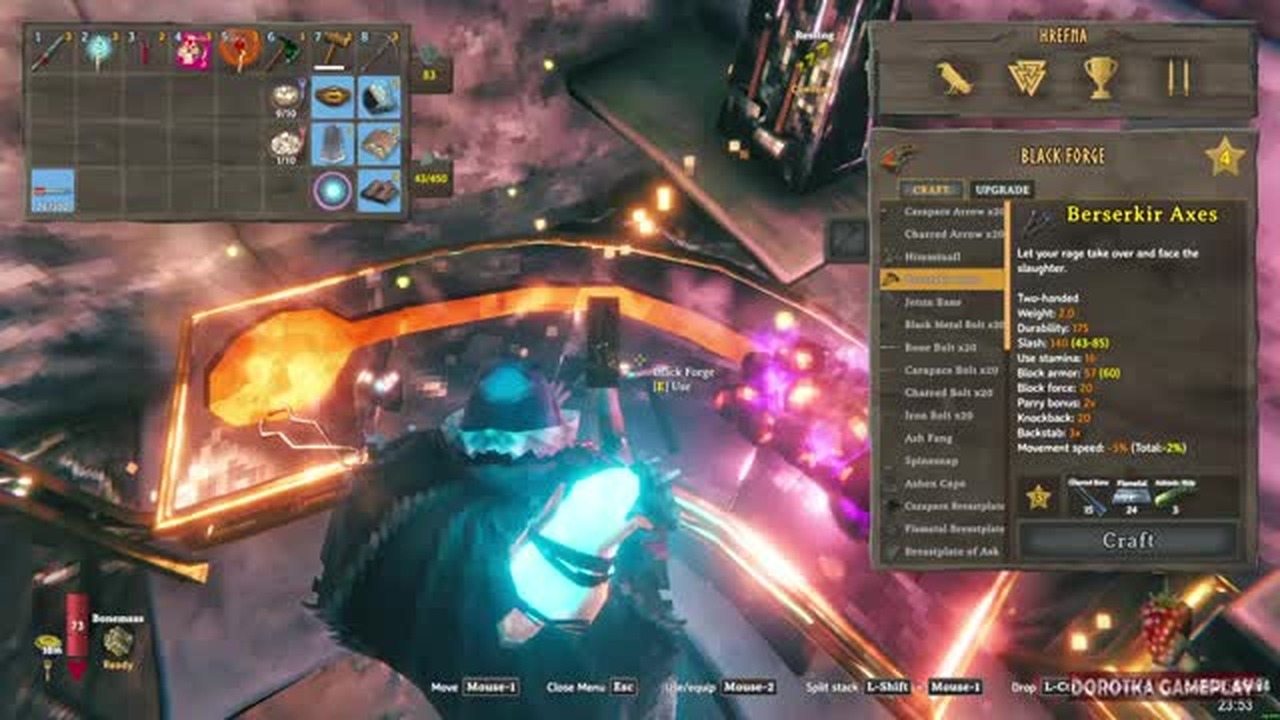Open the Craft tab
The image size is (1280, 720).
[931, 189]
